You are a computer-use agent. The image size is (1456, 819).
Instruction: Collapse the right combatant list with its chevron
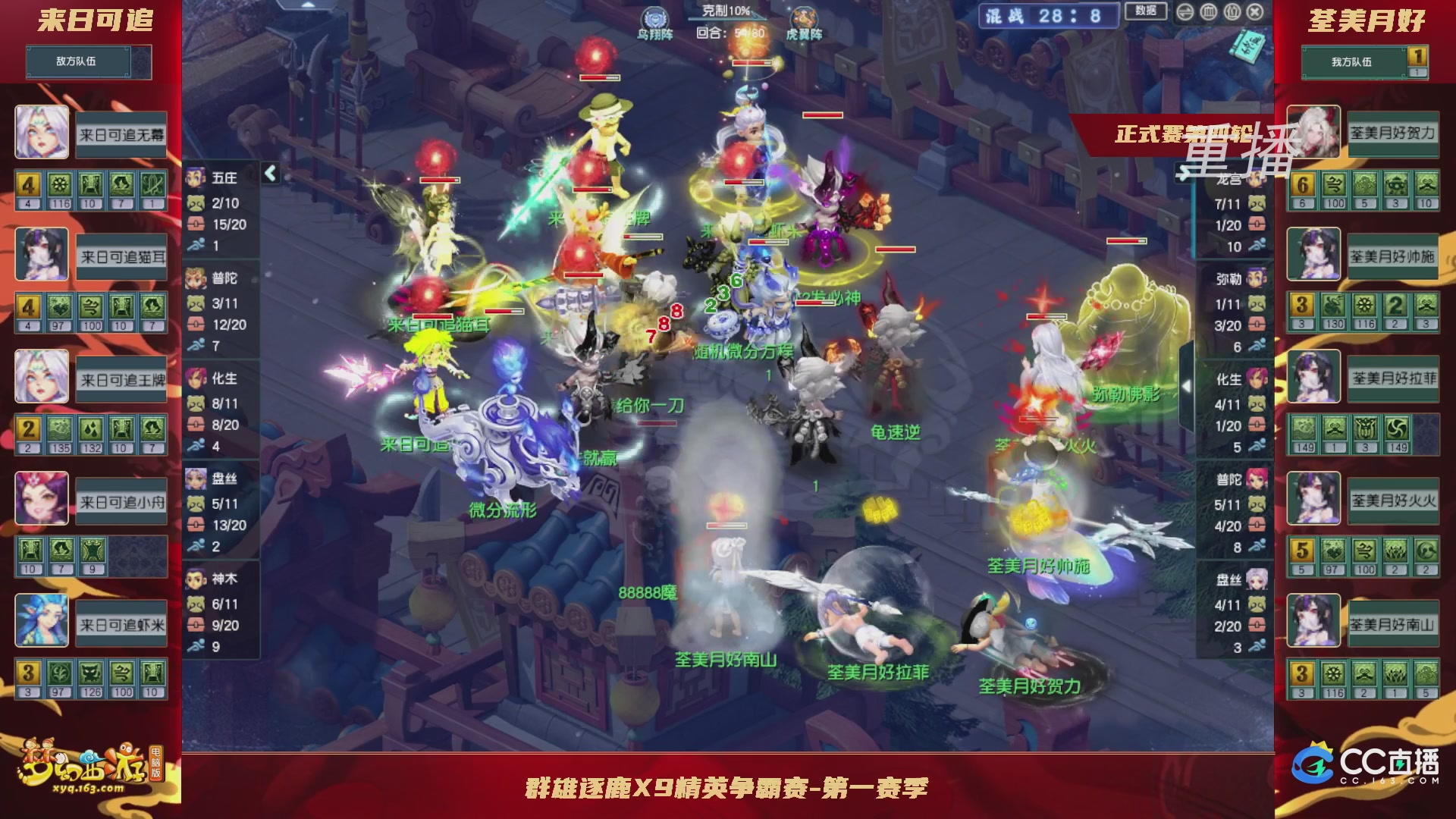click(x=1186, y=386)
